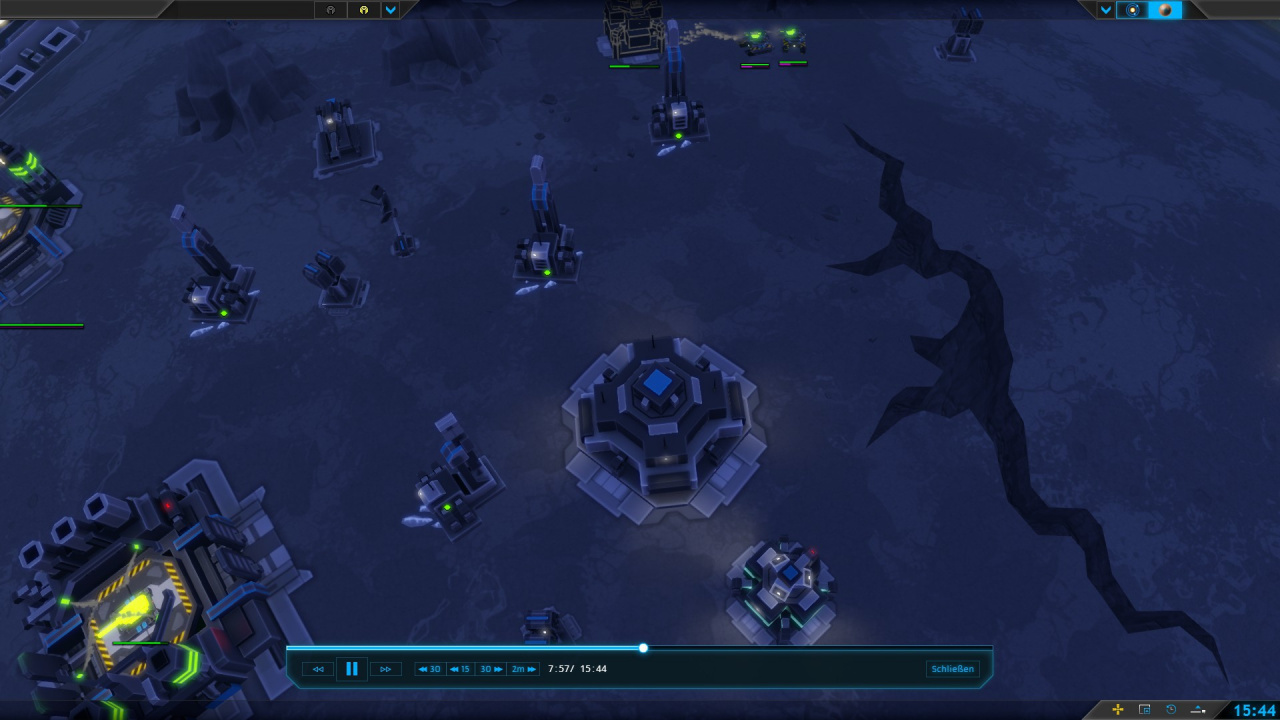Click the eject-style icon beside the game clock

coord(1198,710)
